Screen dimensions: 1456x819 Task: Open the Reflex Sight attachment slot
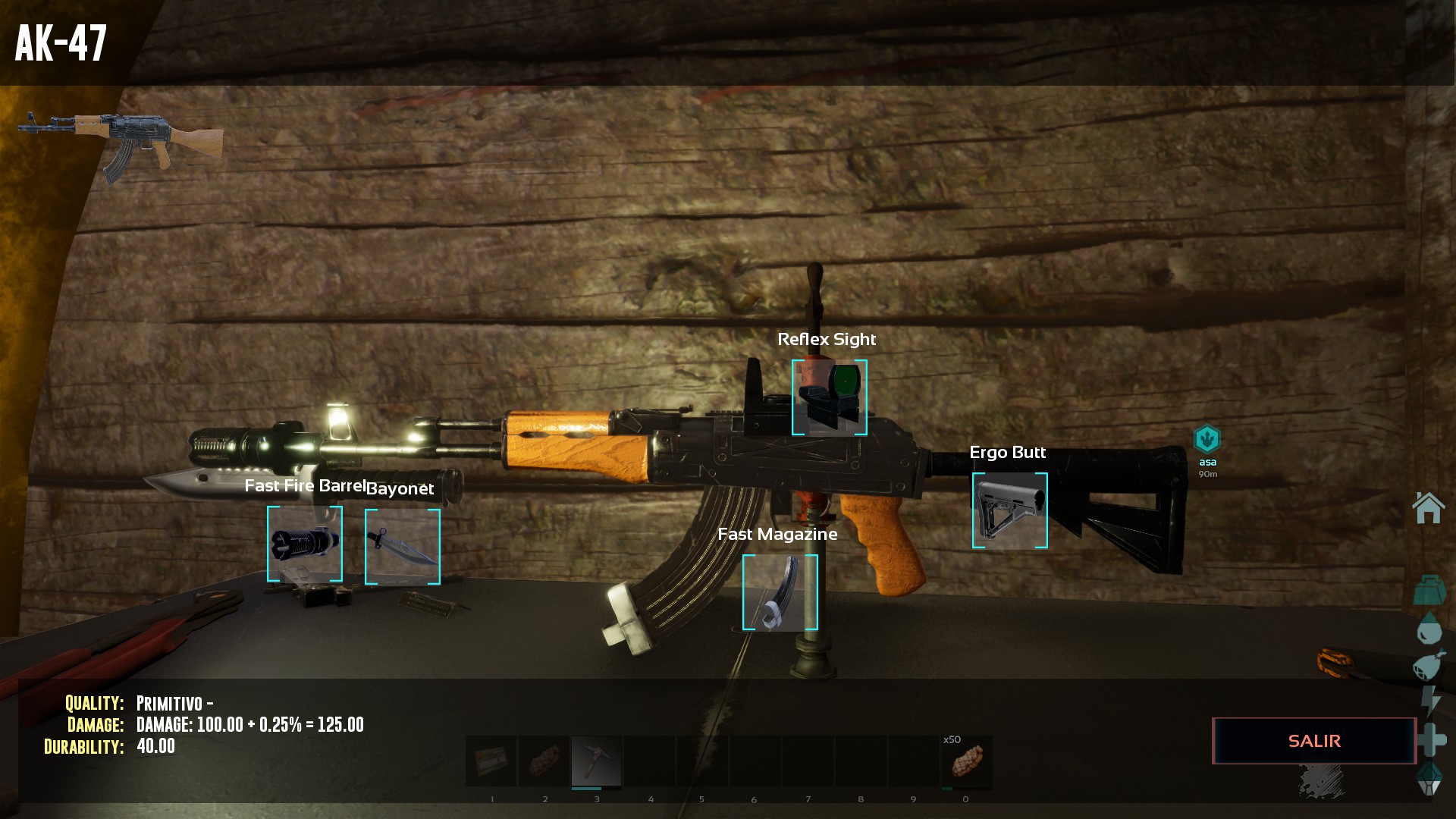(x=829, y=397)
